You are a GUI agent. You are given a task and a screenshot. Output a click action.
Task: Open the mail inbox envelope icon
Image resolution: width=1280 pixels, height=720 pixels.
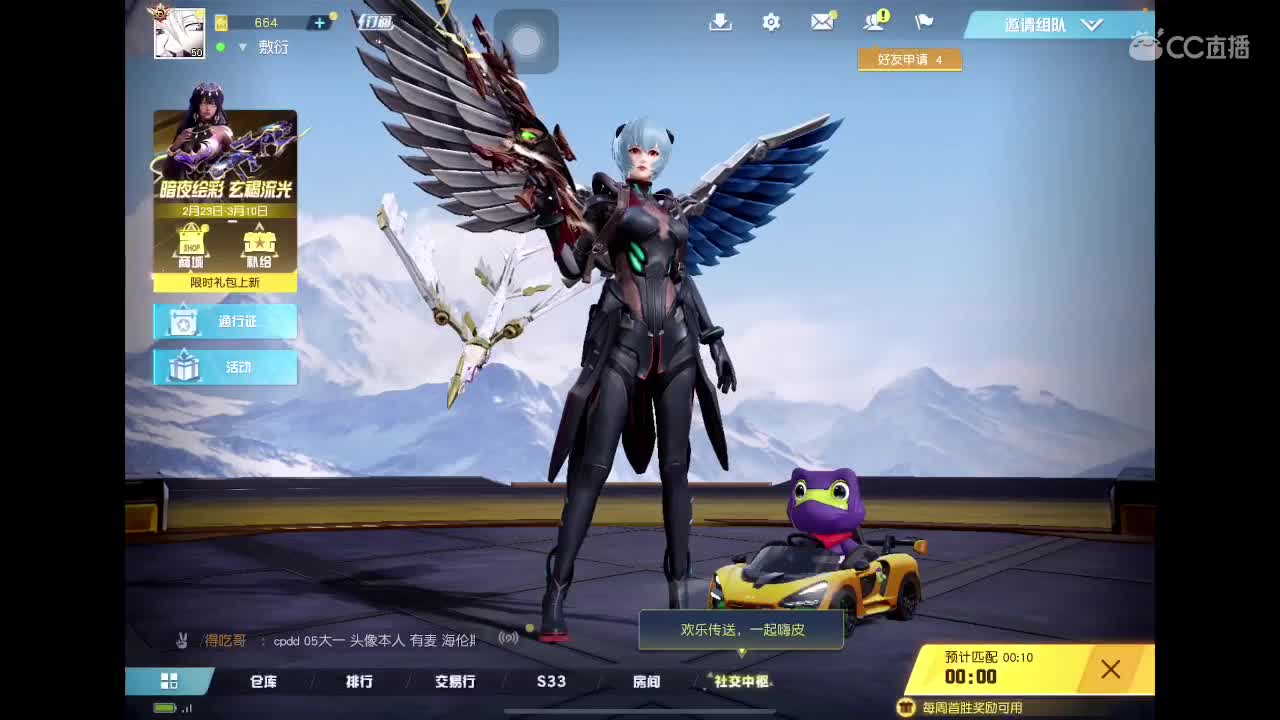(x=823, y=21)
